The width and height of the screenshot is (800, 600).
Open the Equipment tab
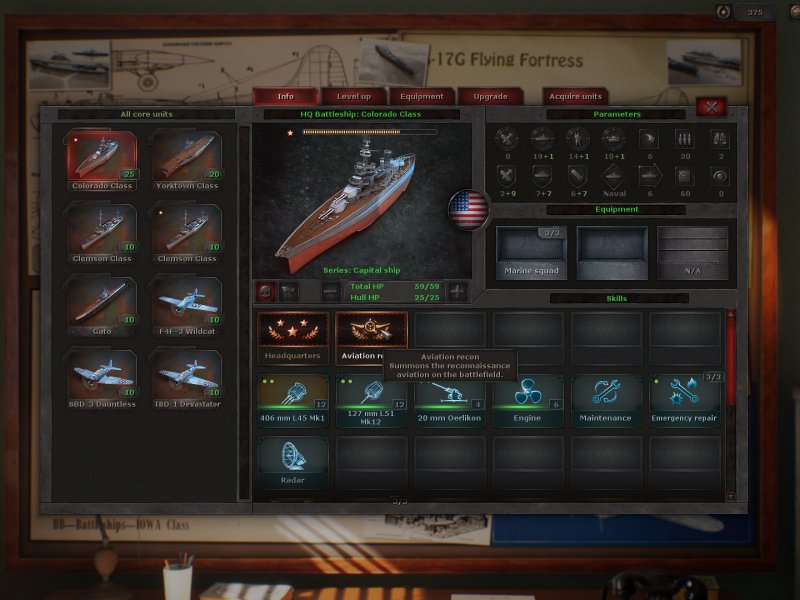click(422, 96)
